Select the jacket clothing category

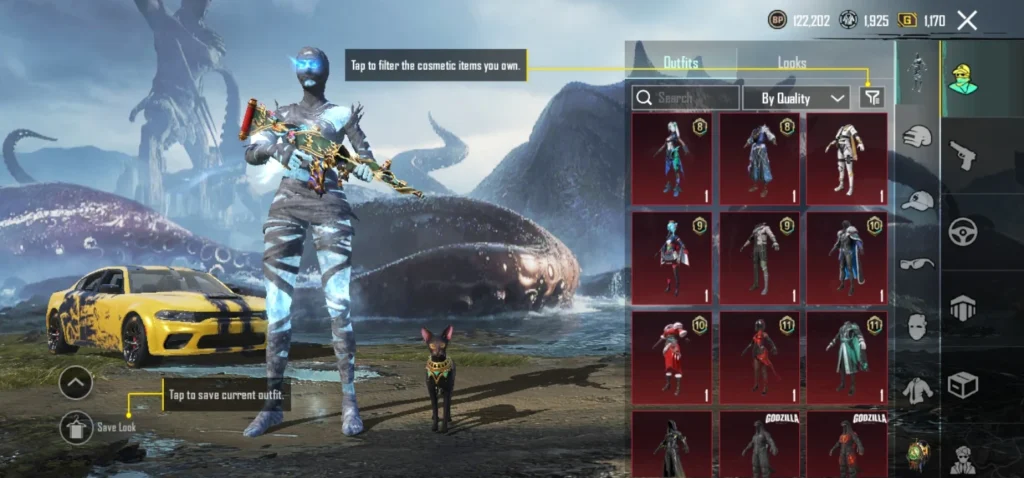917,389
